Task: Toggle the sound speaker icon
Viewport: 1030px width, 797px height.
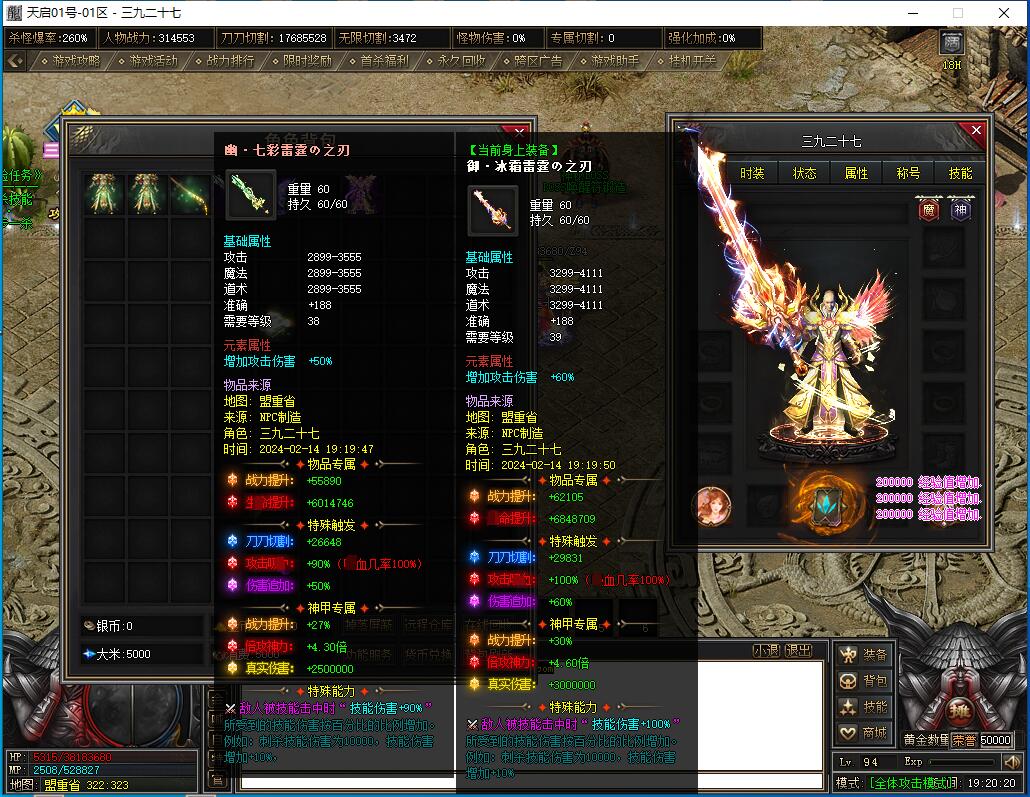Action: pos(1012,762)
